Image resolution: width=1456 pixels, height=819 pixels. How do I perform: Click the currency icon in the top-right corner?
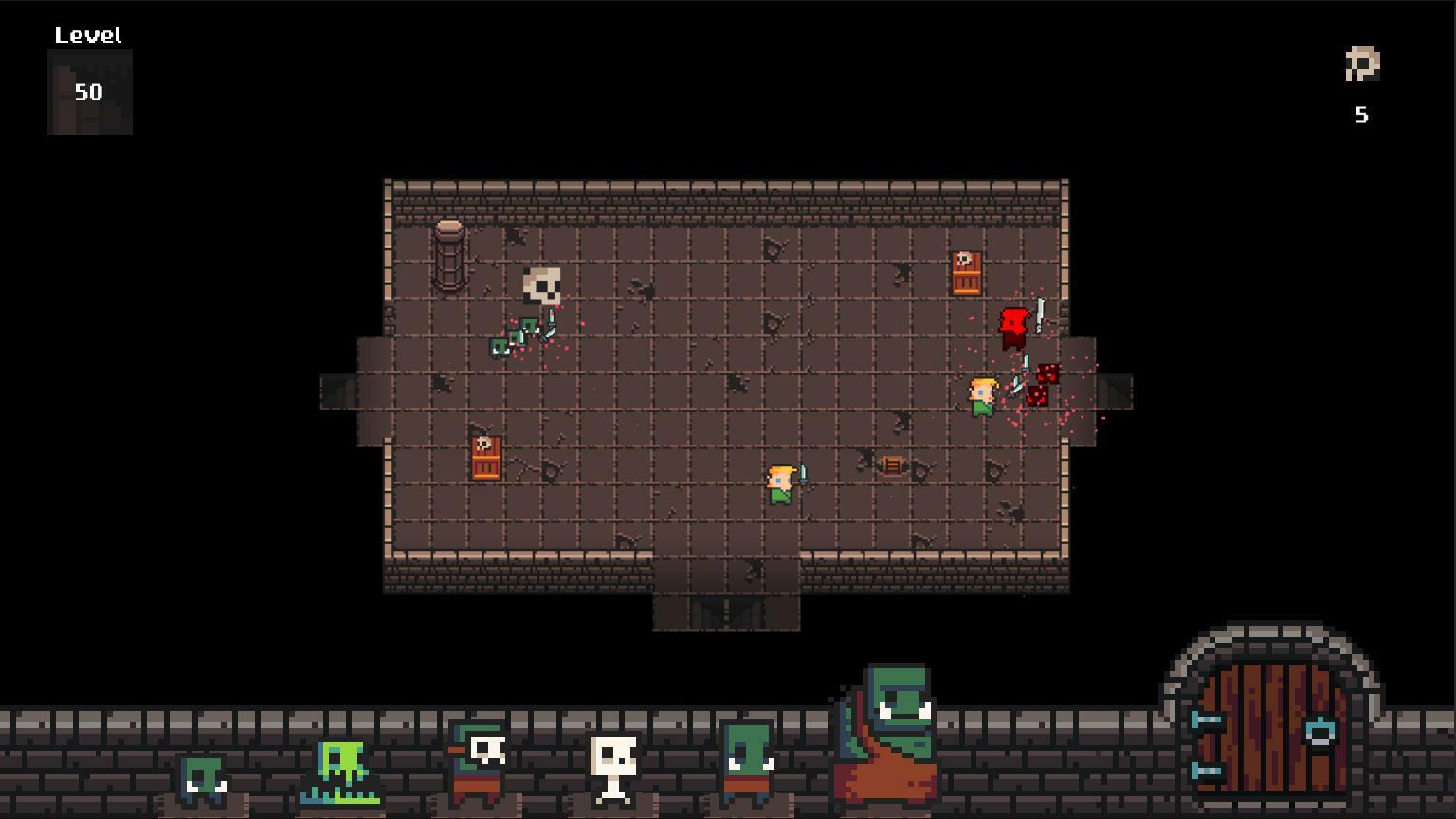pyautogui.click(x=1362, y=64)
